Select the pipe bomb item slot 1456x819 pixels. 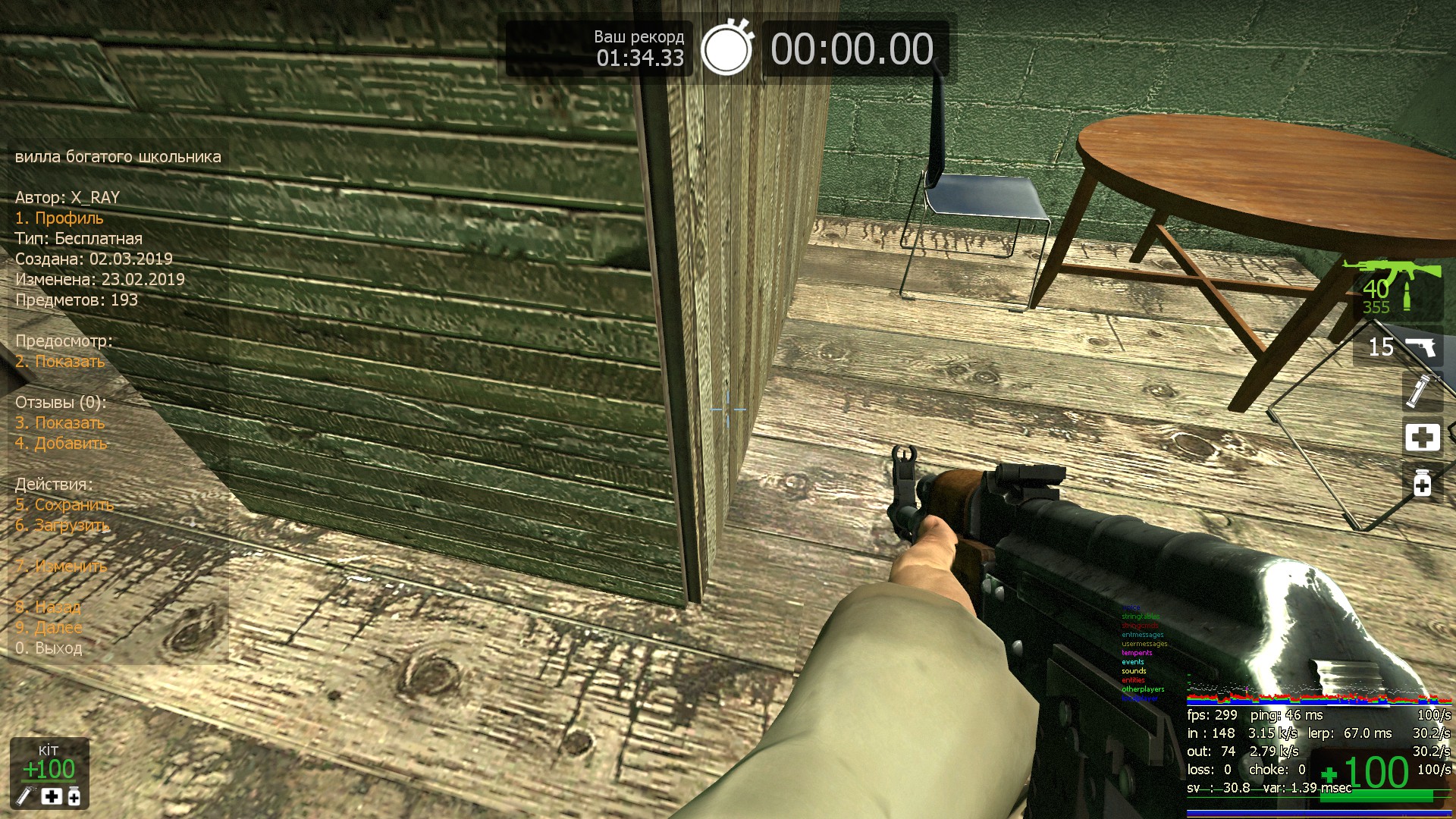(x=1420, y=389)
